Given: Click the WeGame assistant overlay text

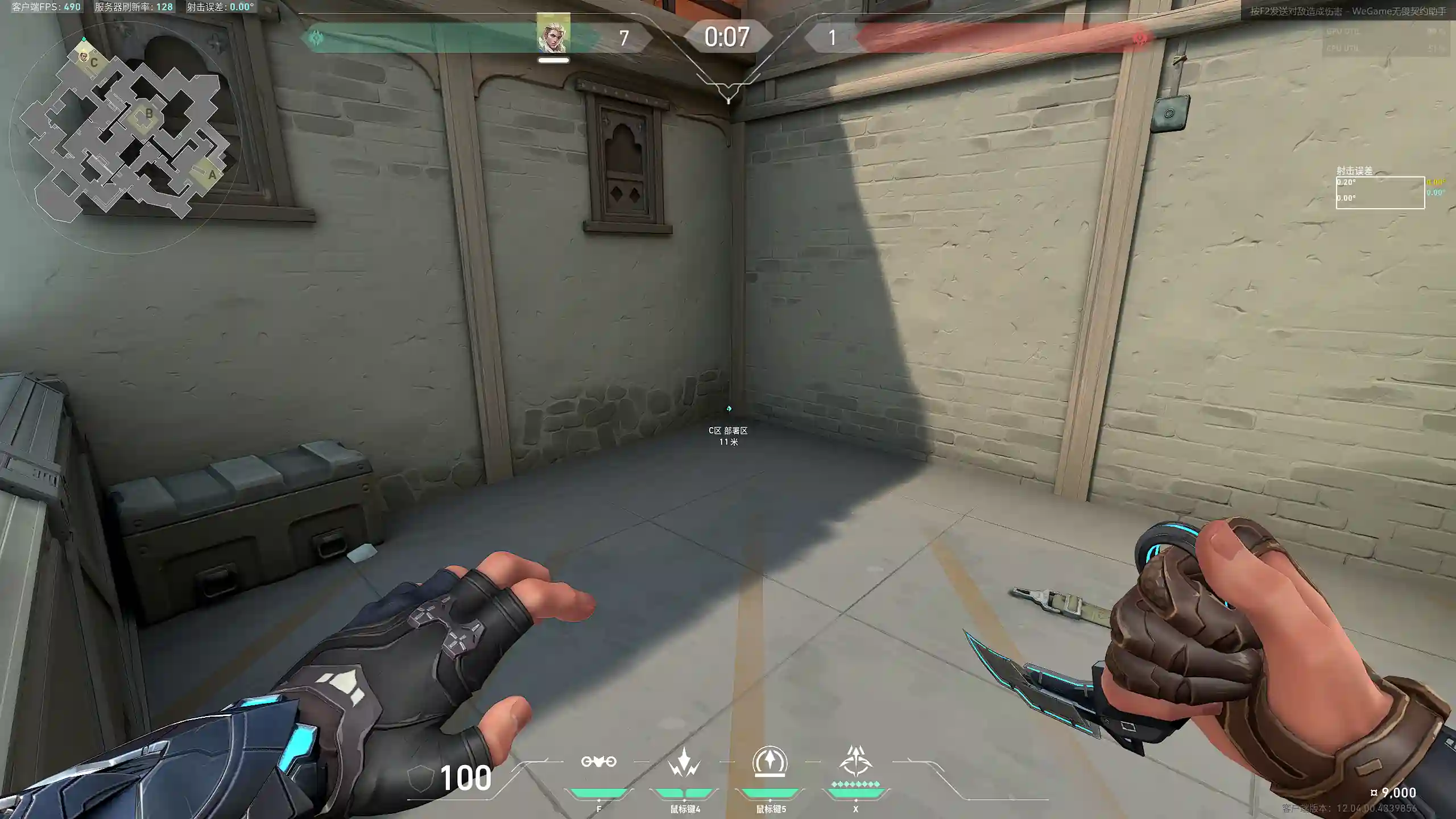Looking at the screenshot, I should pos(1348,11).
